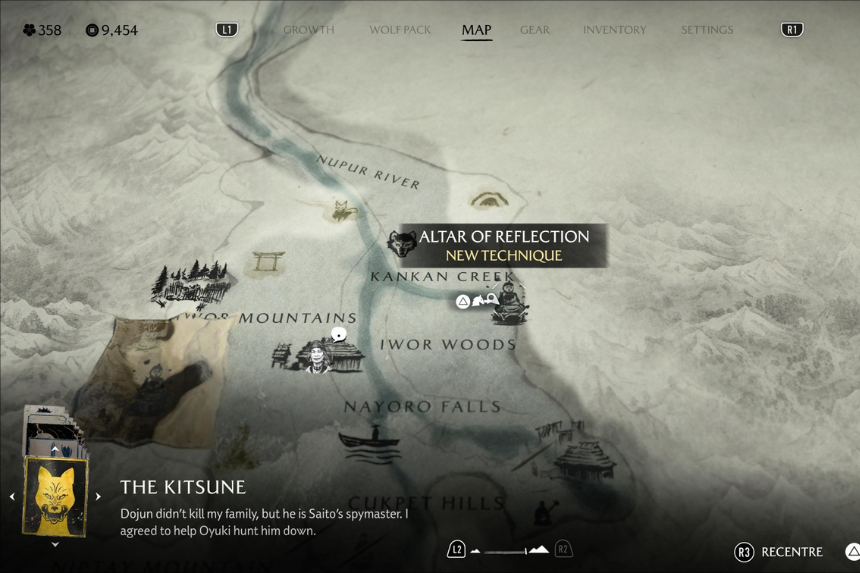
Task: Choose the seated musician marker by Kankan Creek
Action: 509,302
